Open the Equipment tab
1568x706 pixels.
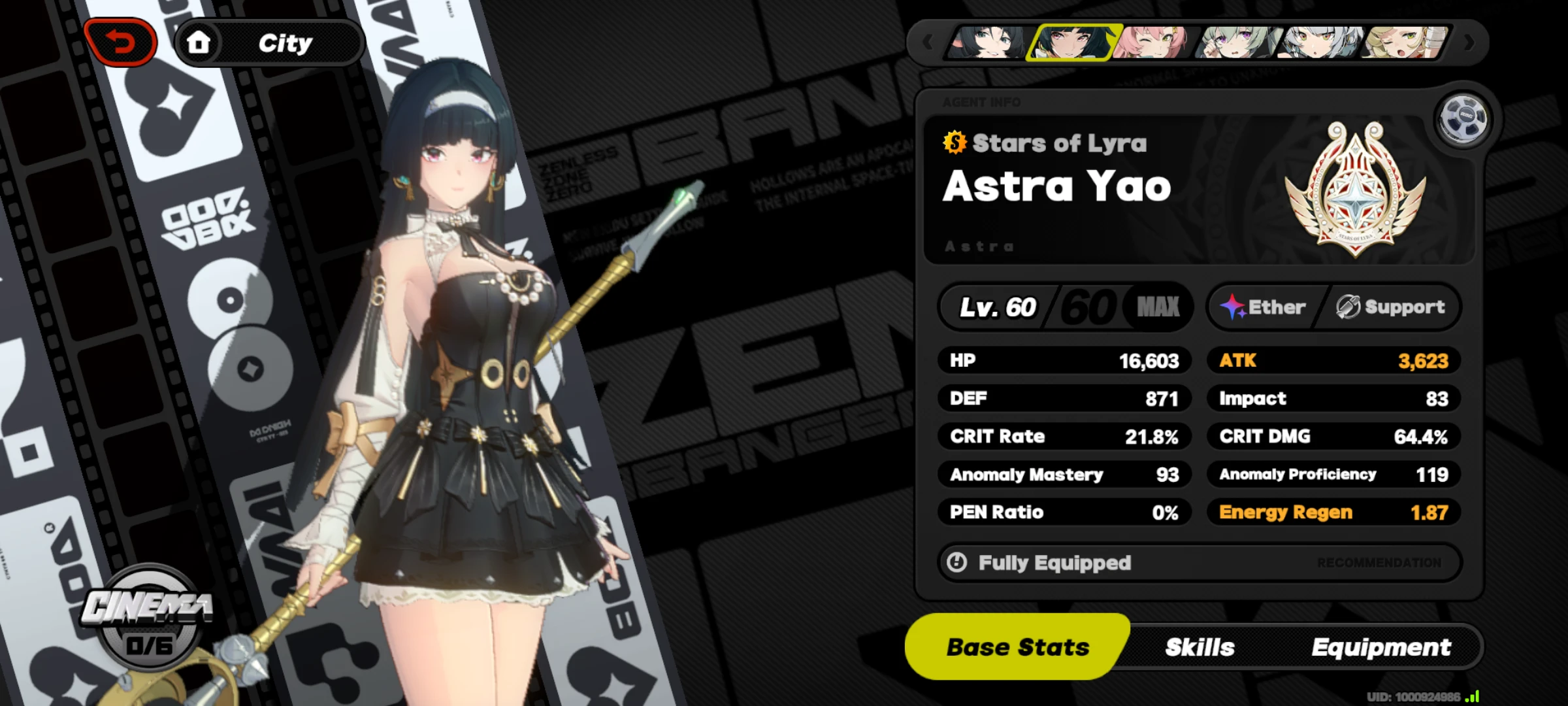1380,647
